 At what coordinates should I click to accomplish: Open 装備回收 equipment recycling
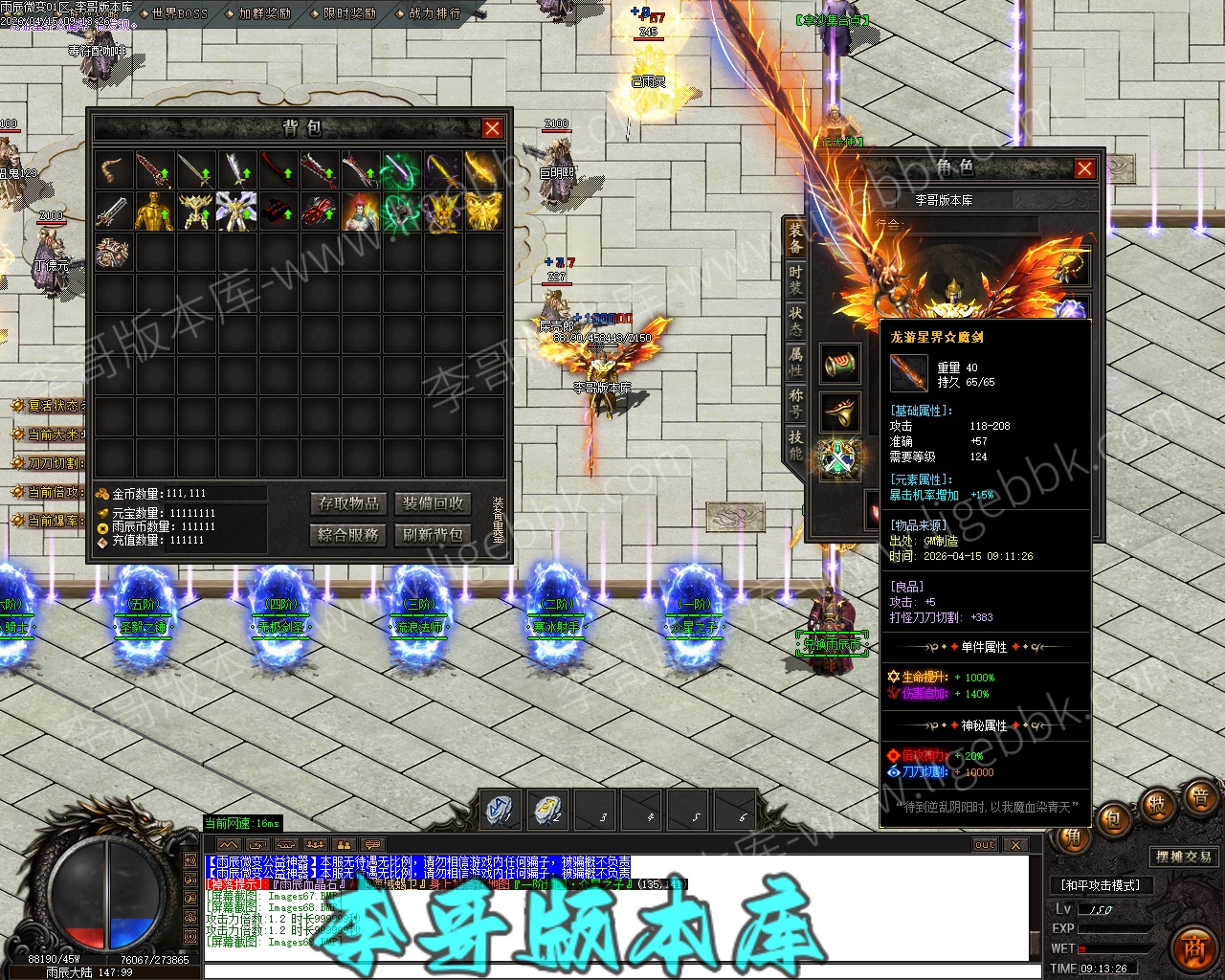[x=433, y=503]
